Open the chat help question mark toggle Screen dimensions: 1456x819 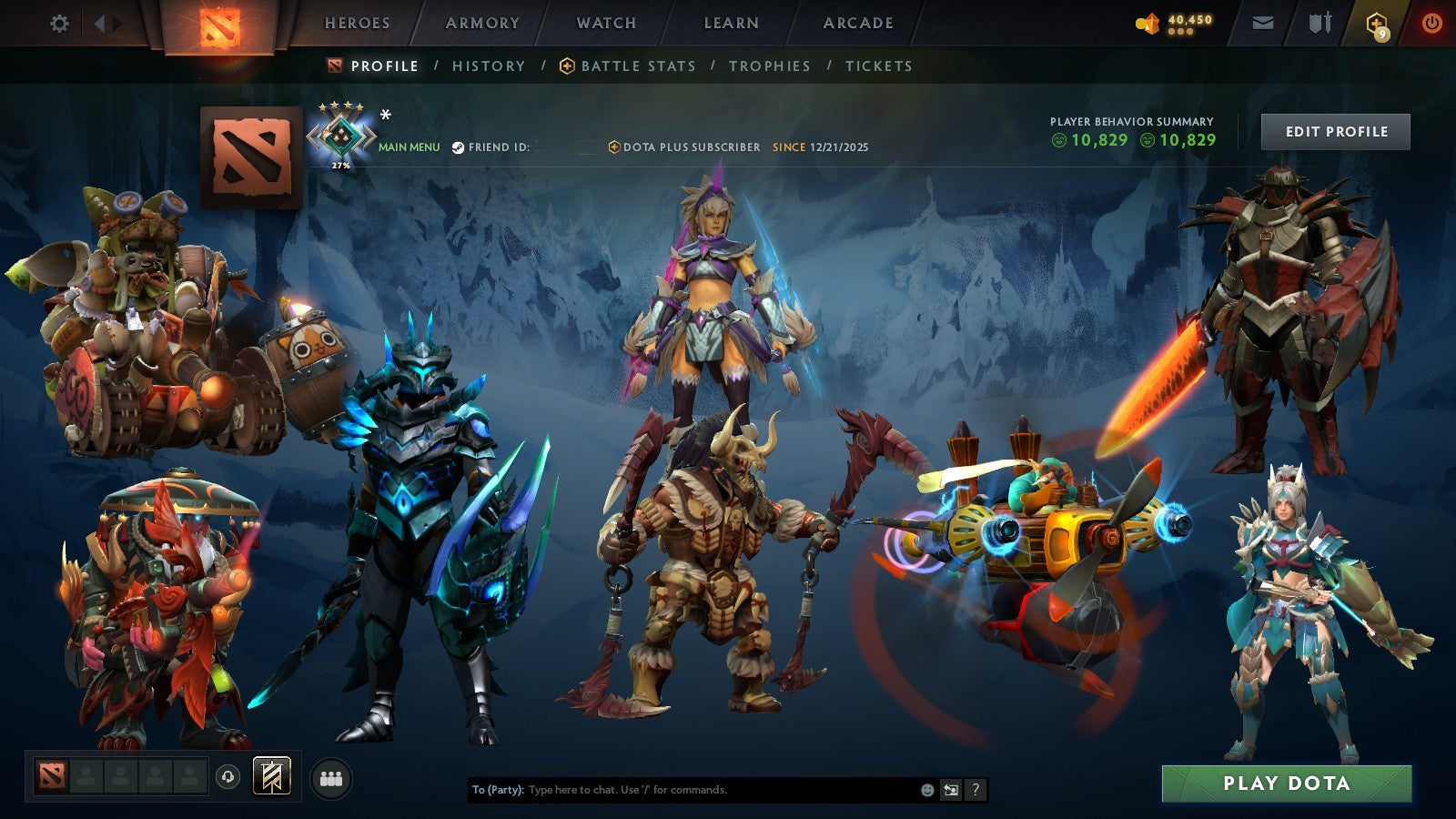(976, 790)
